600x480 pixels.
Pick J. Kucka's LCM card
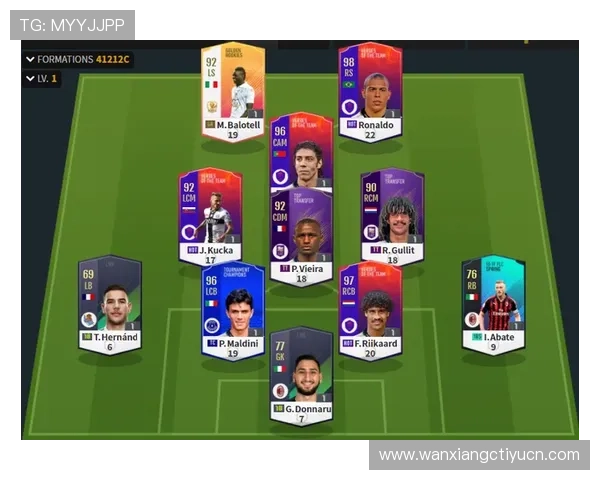pyautogui.click(x=210, y=214)
